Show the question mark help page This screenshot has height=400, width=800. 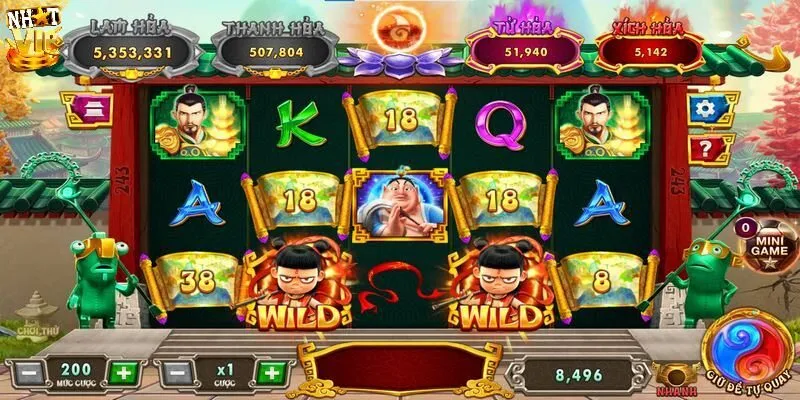pos(707,150)
